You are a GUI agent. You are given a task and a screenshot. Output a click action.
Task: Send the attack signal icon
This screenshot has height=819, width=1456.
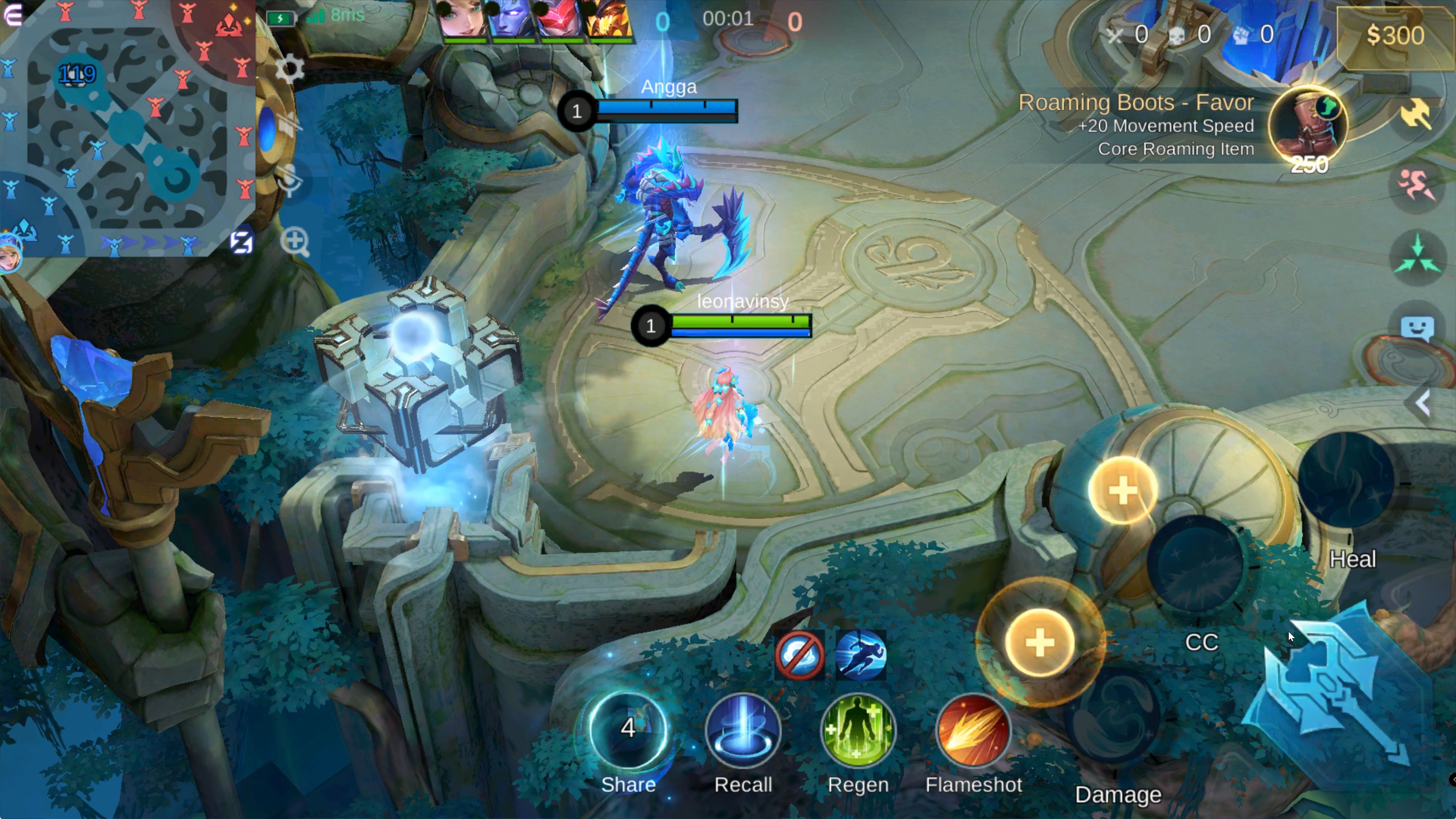point(1416,113)
